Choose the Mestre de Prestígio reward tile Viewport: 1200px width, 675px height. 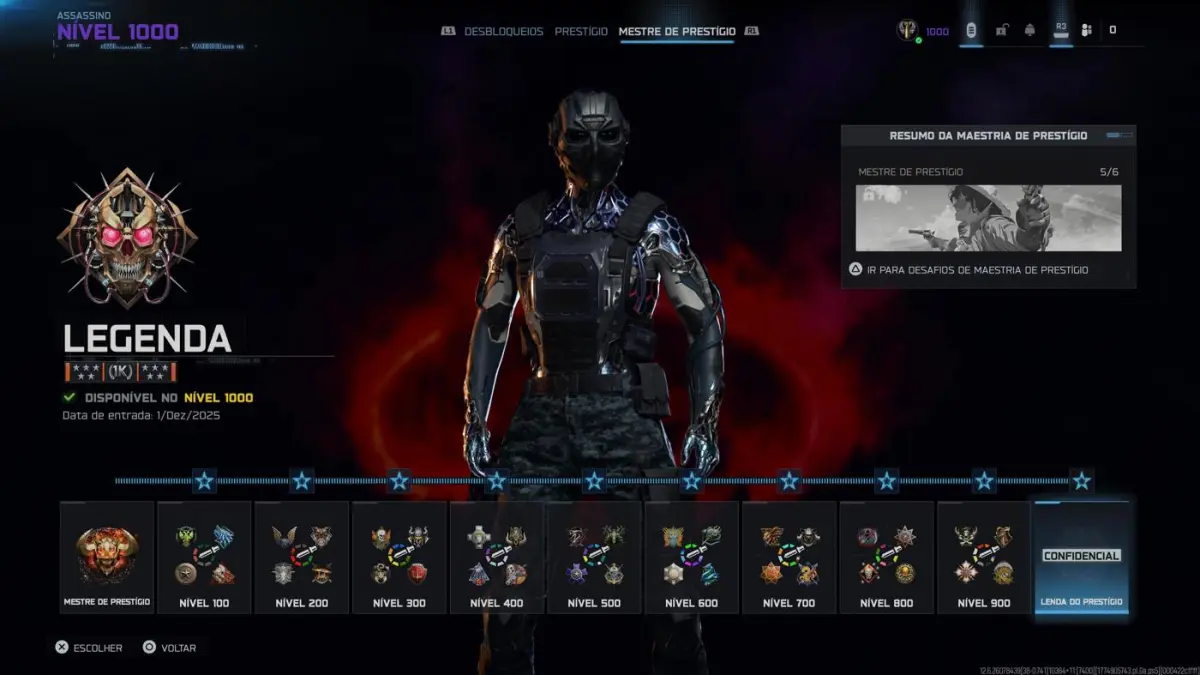(107, 557)
